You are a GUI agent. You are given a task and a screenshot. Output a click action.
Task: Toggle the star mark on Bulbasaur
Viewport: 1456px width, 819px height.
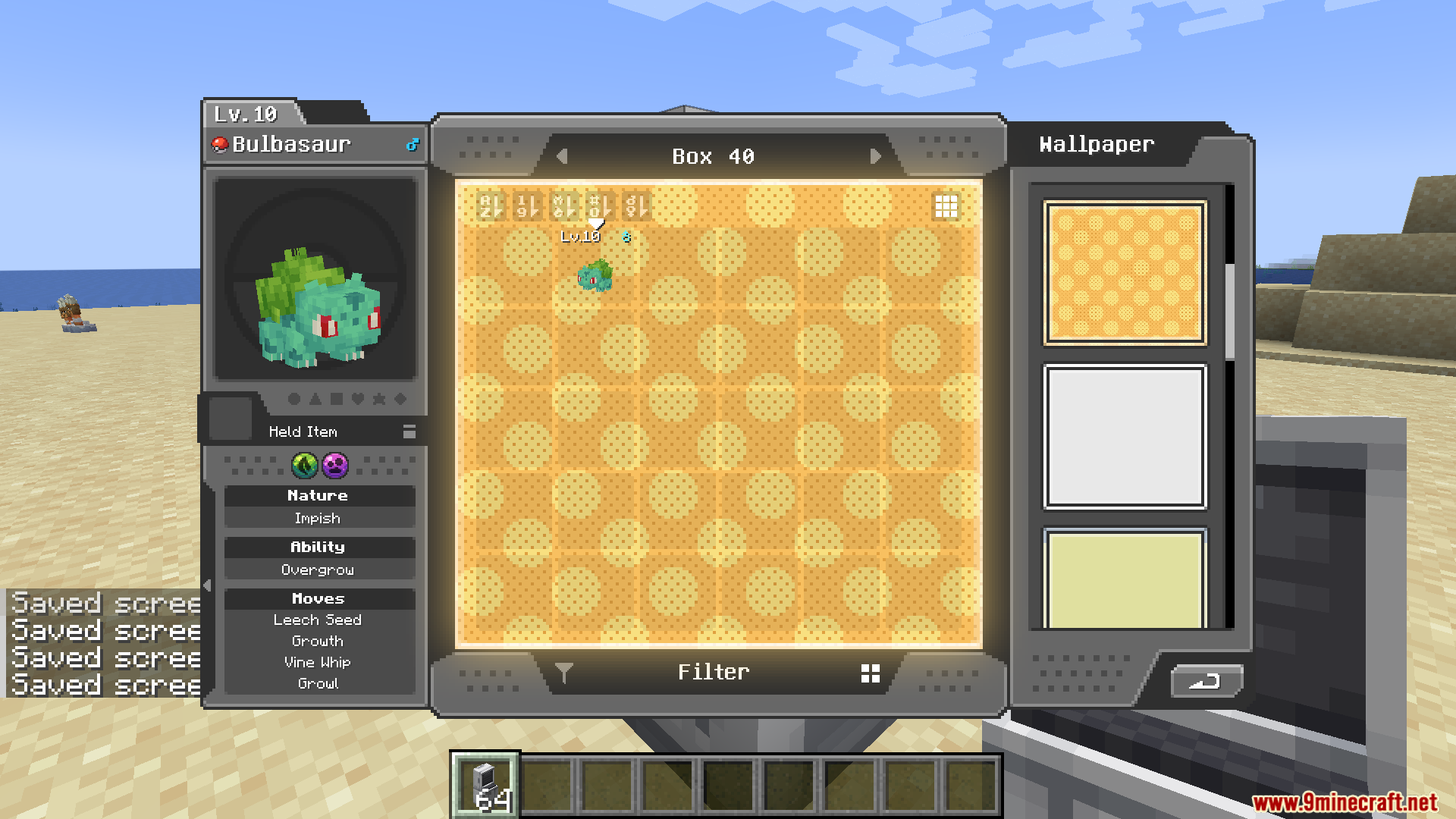(378, 400)
